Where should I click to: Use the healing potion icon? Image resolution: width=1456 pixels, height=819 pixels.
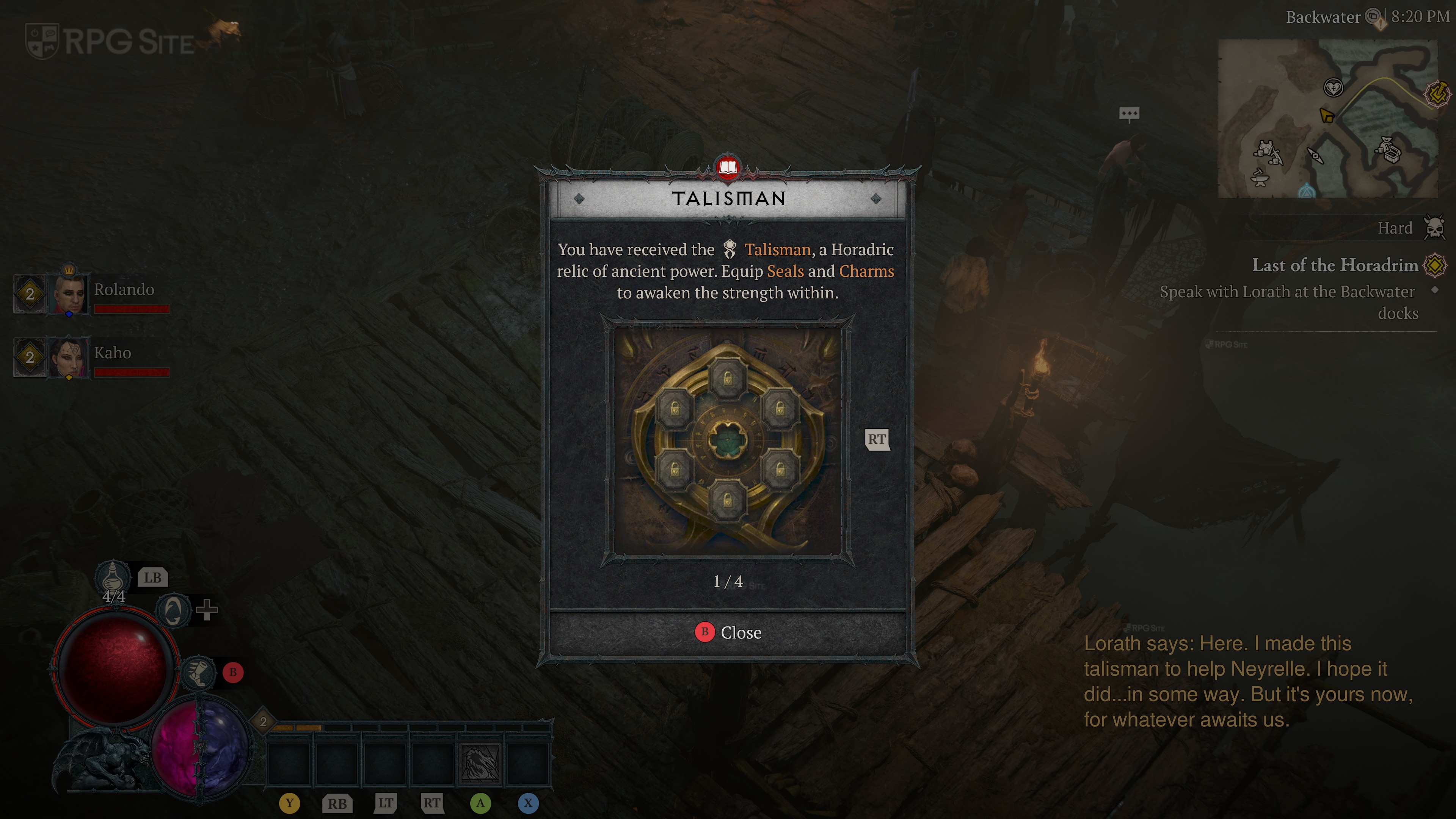coord(113,576)
